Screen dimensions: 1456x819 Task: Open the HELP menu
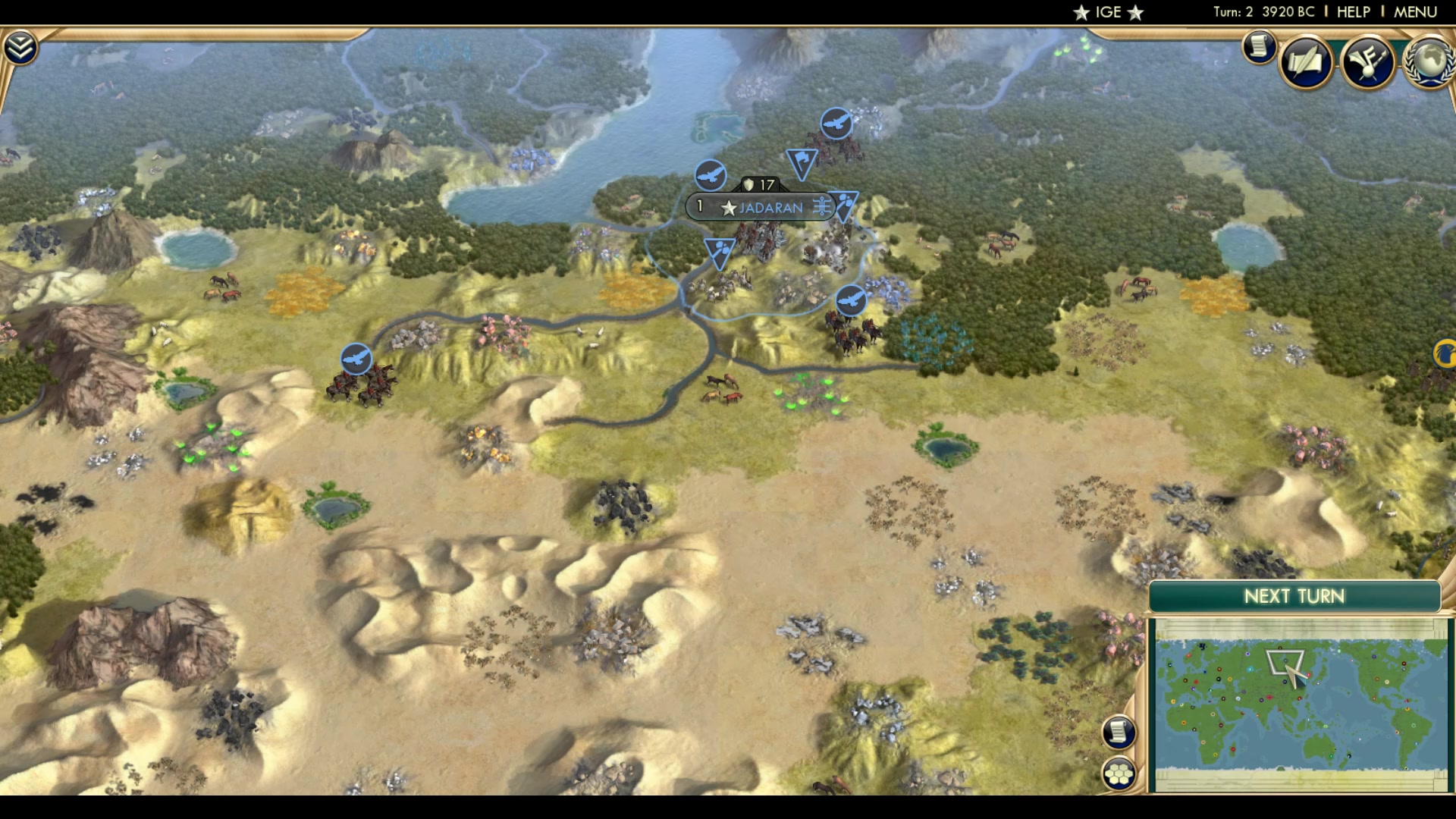point(1354,11)
